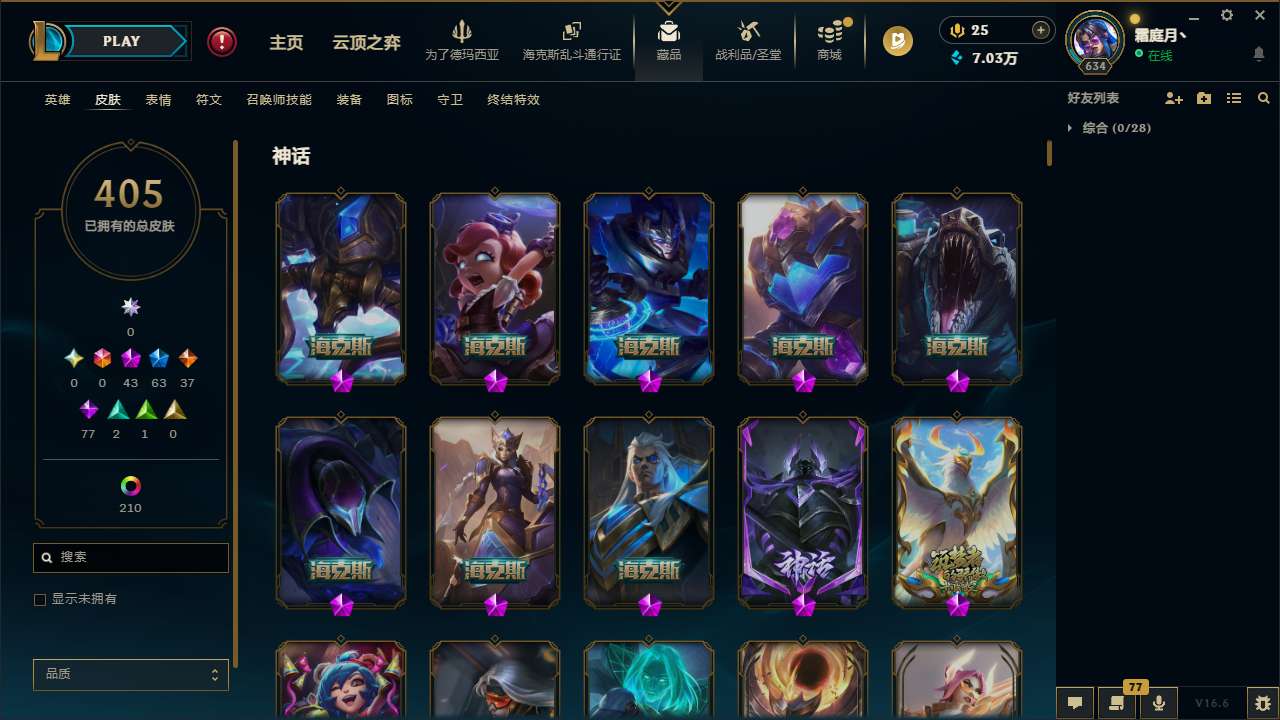1280x720 pixels.
Task: Switch to the 英雄 collection tab
Action: point(57,100)
